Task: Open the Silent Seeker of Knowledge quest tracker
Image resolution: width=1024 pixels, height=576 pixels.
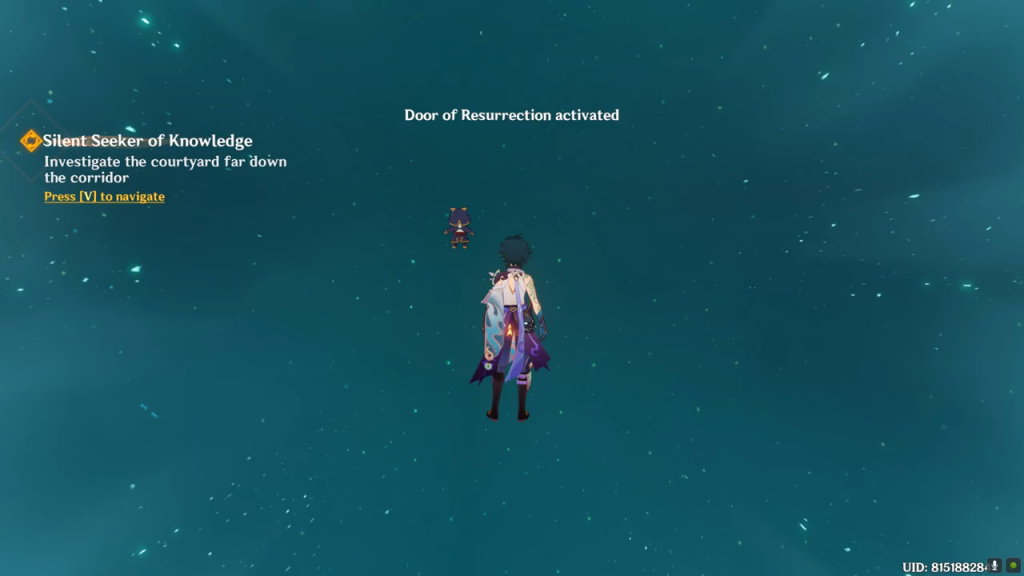Action: (x=147, y=141)
